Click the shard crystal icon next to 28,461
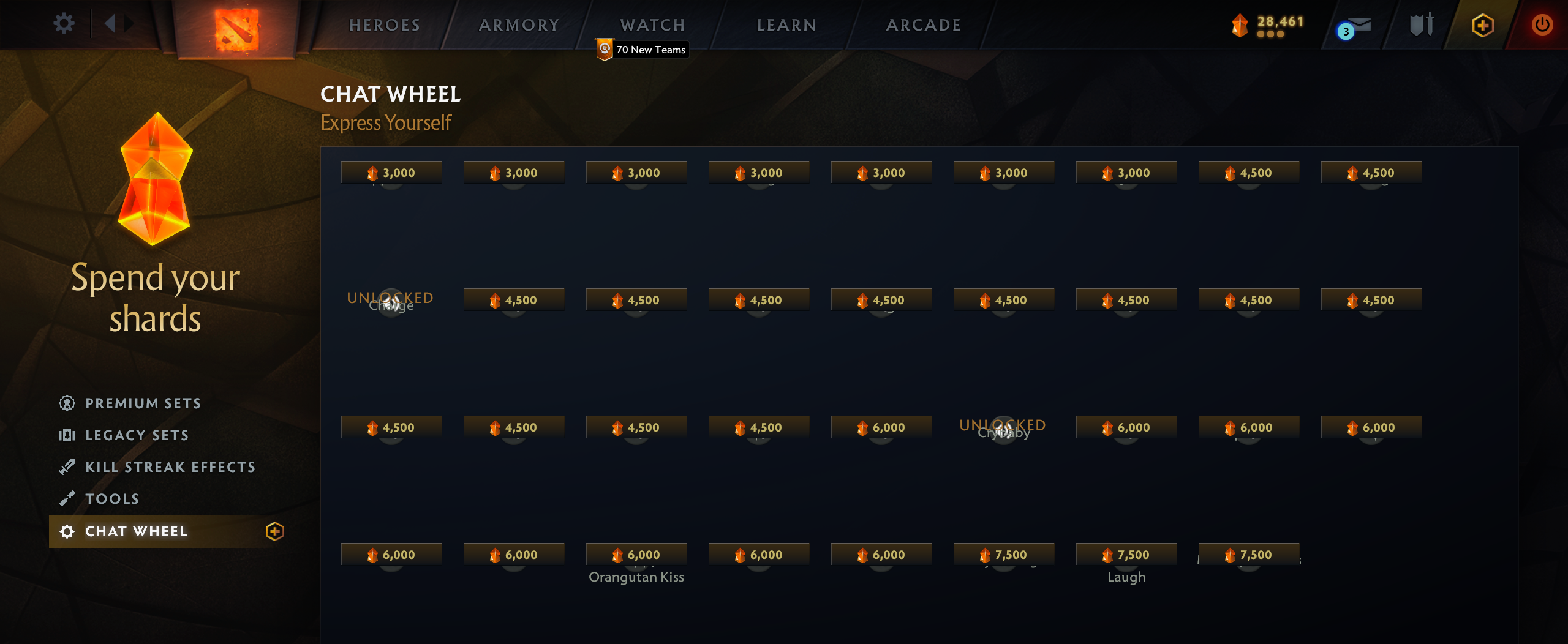Image resolution: width=1568 pixels, height=644 pixels. 1240,23
